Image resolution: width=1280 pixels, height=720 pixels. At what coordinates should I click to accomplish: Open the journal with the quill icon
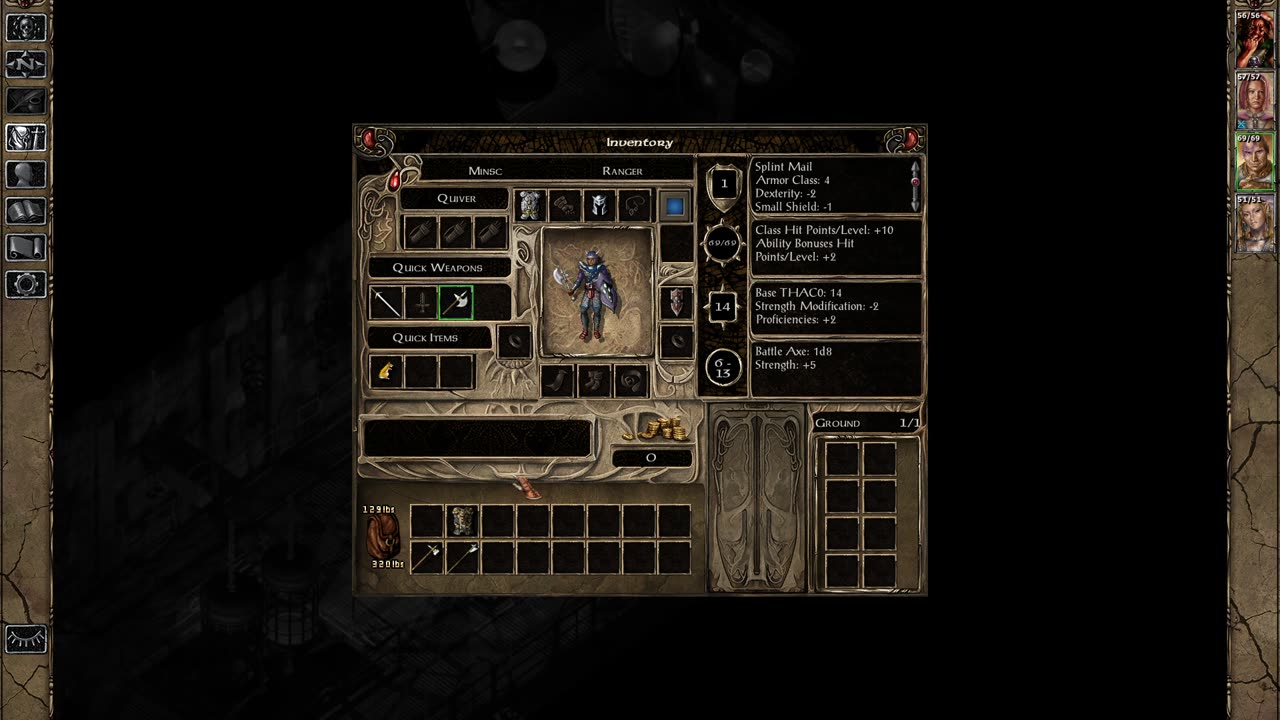click(26, 101)
